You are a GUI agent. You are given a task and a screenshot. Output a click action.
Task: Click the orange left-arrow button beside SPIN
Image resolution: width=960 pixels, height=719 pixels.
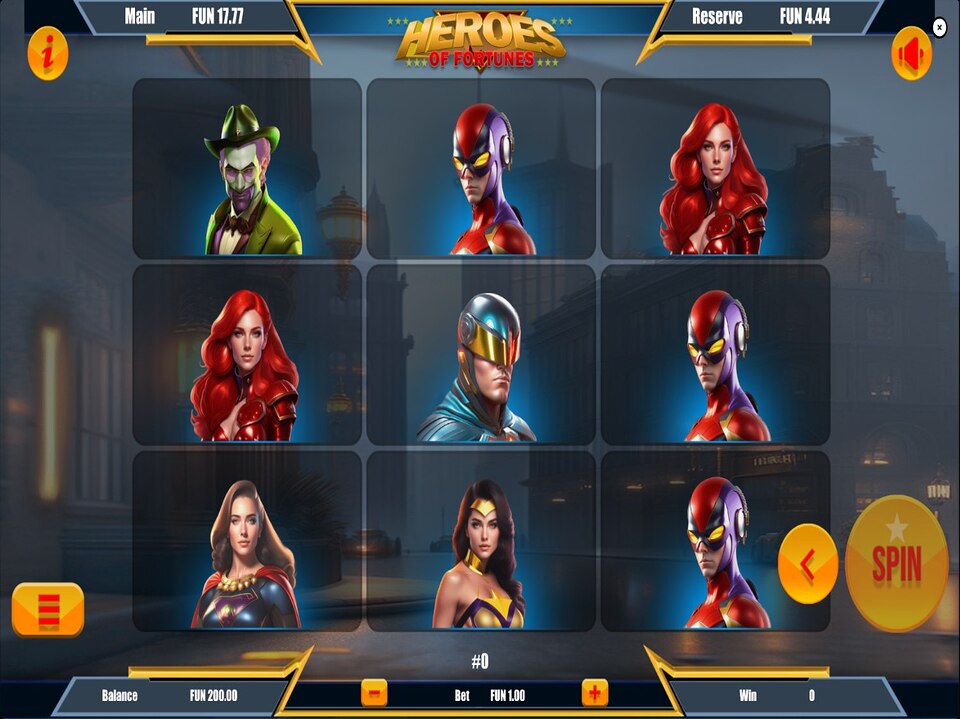(807, 564)
